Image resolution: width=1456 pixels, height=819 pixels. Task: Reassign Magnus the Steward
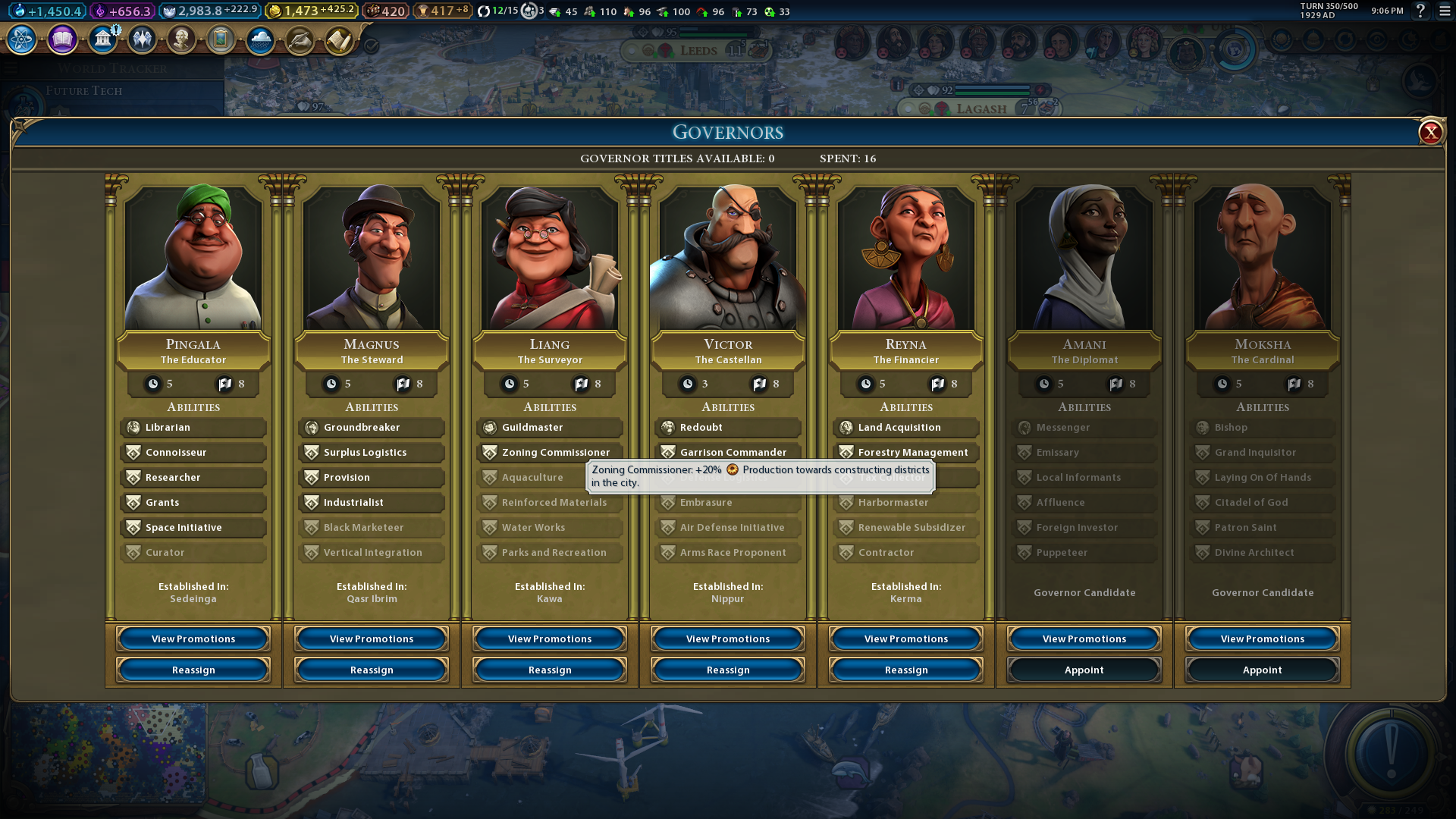pos(372,670)
